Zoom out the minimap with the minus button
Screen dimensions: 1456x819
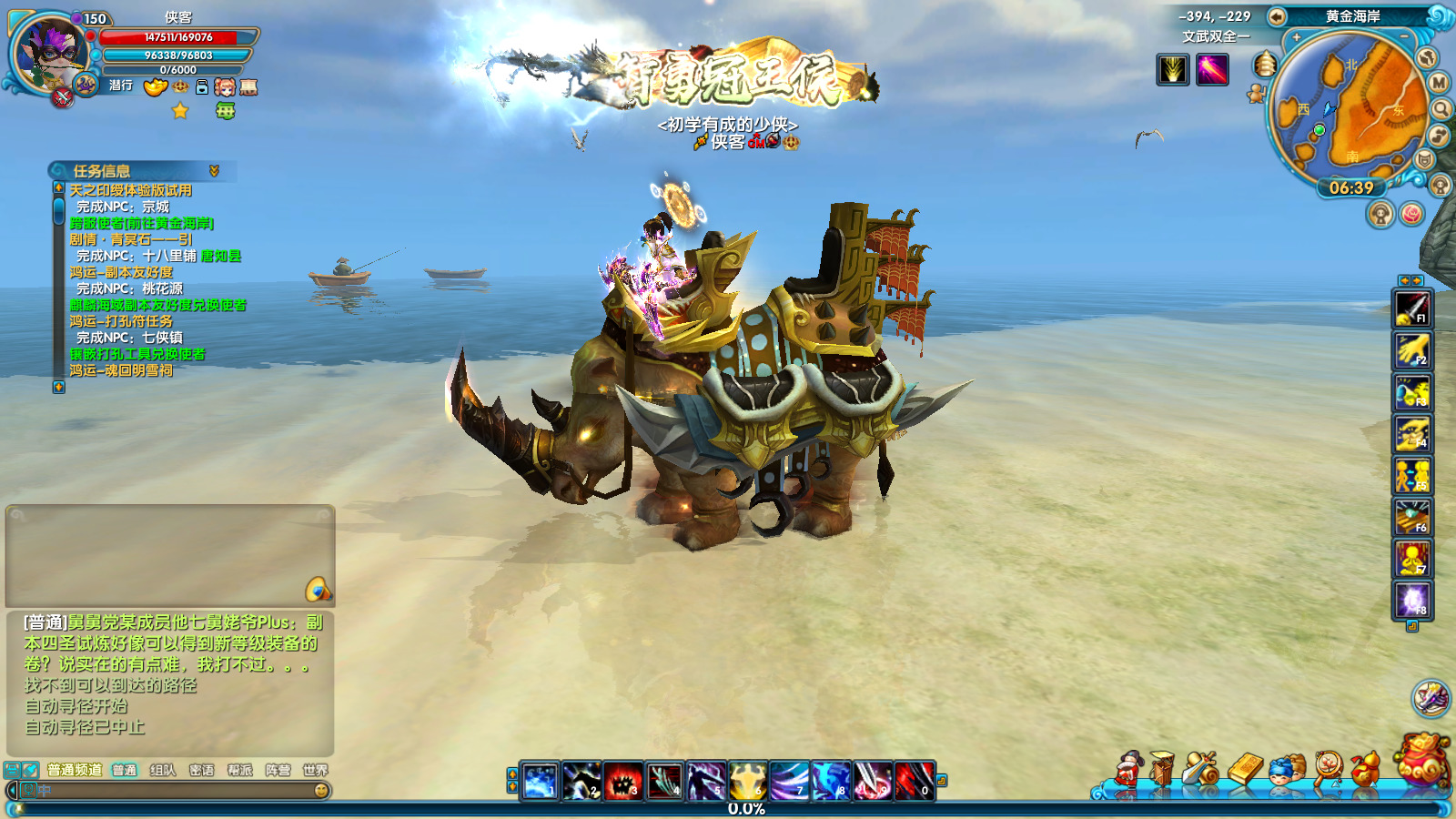tap(1404, 37)
